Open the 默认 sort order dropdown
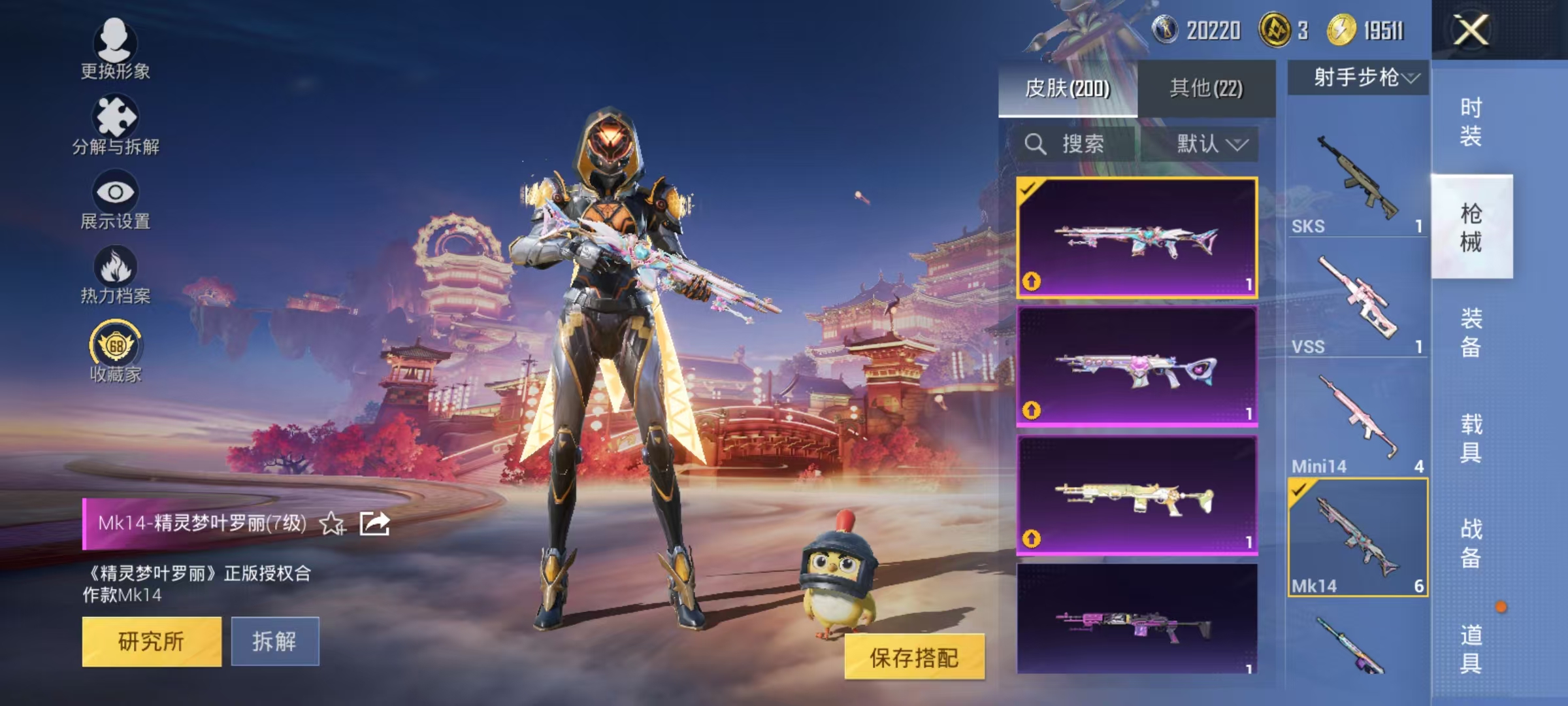 click(1213, 144)
